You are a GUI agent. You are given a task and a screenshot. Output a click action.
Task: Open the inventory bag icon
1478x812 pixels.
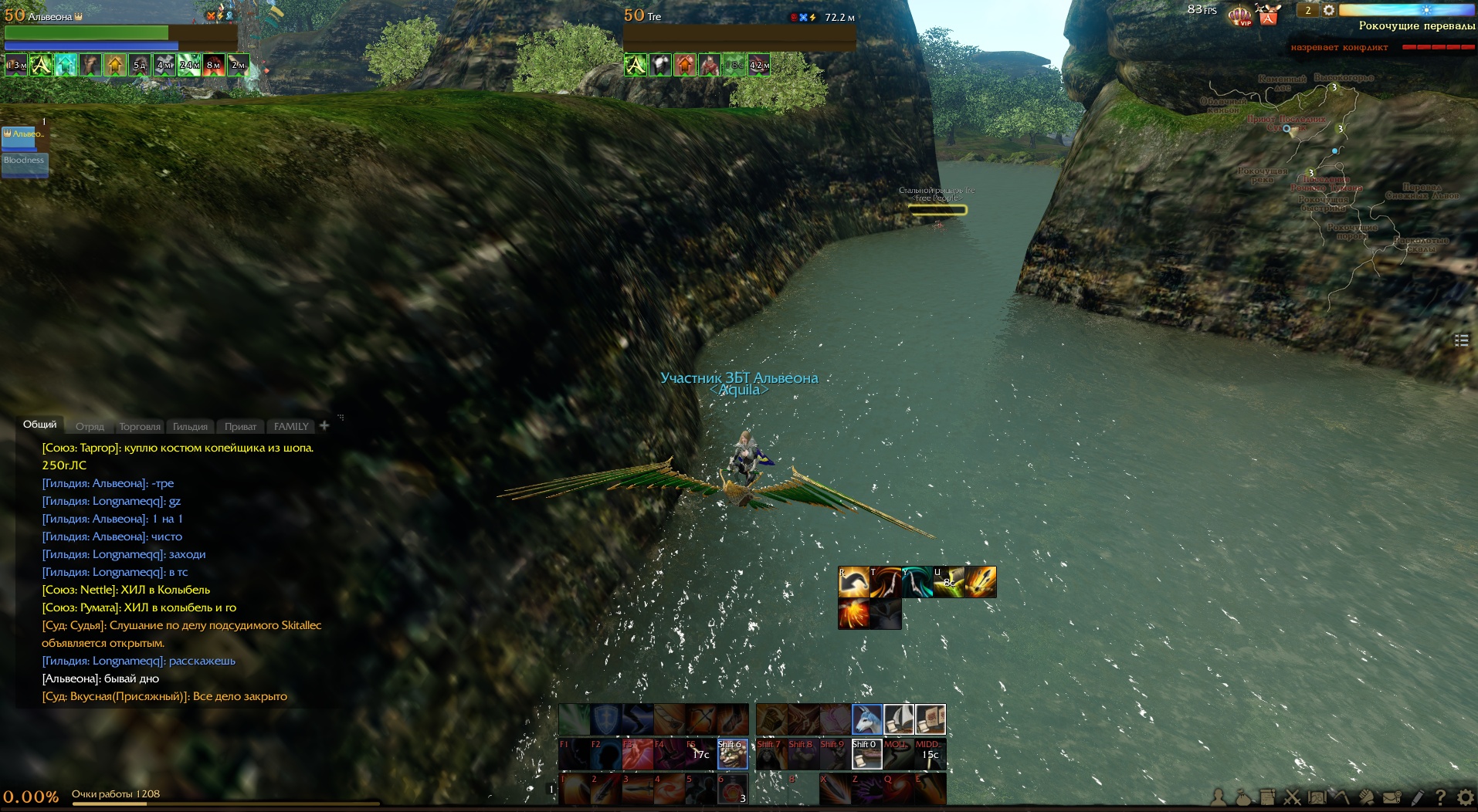(x=1242, y=797)
